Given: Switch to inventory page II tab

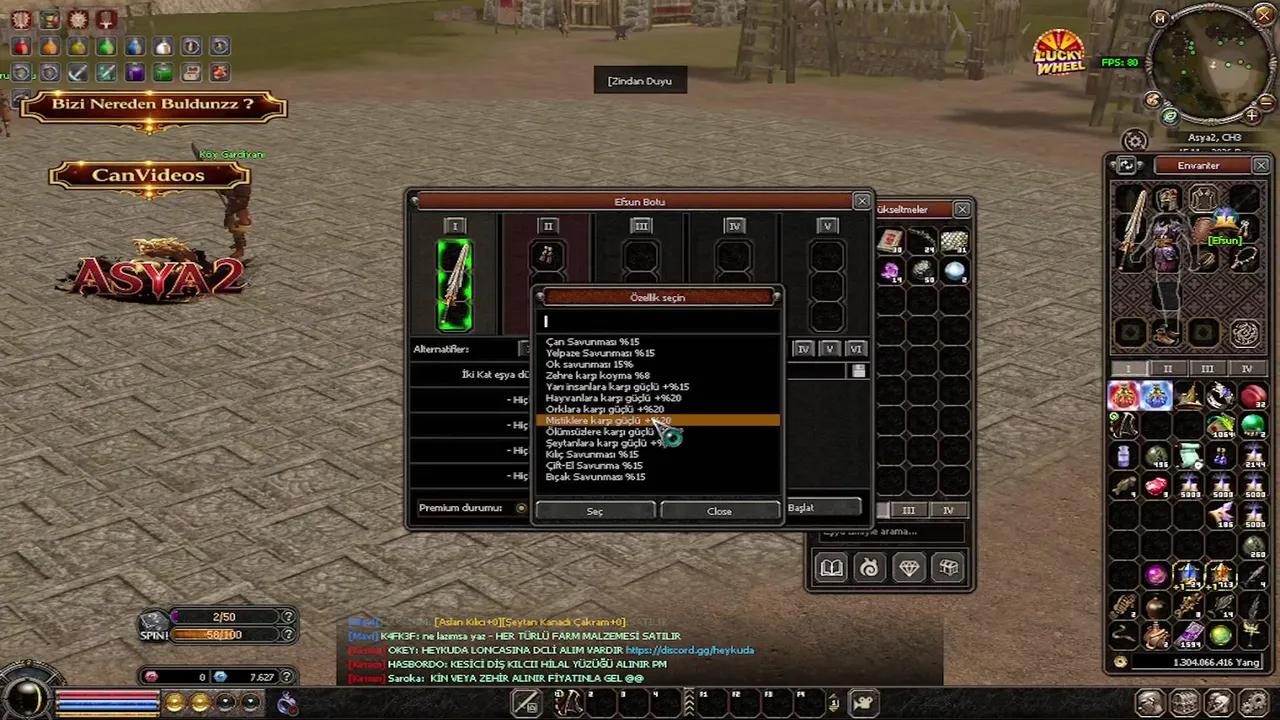Looking at the screenshot, I should 1167,369.
